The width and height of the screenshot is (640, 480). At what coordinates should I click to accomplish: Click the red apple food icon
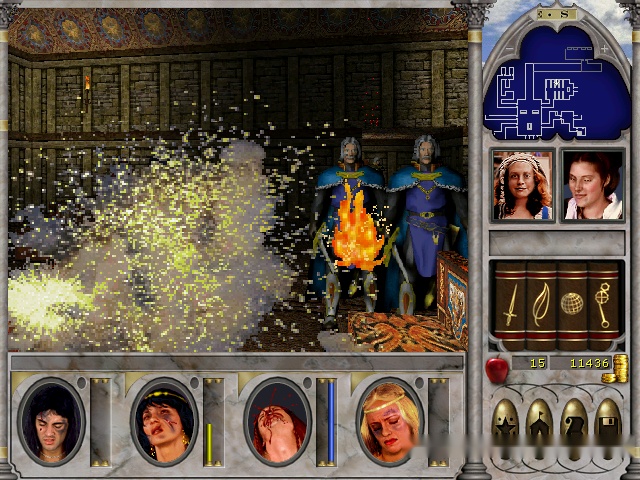(495, 368)
